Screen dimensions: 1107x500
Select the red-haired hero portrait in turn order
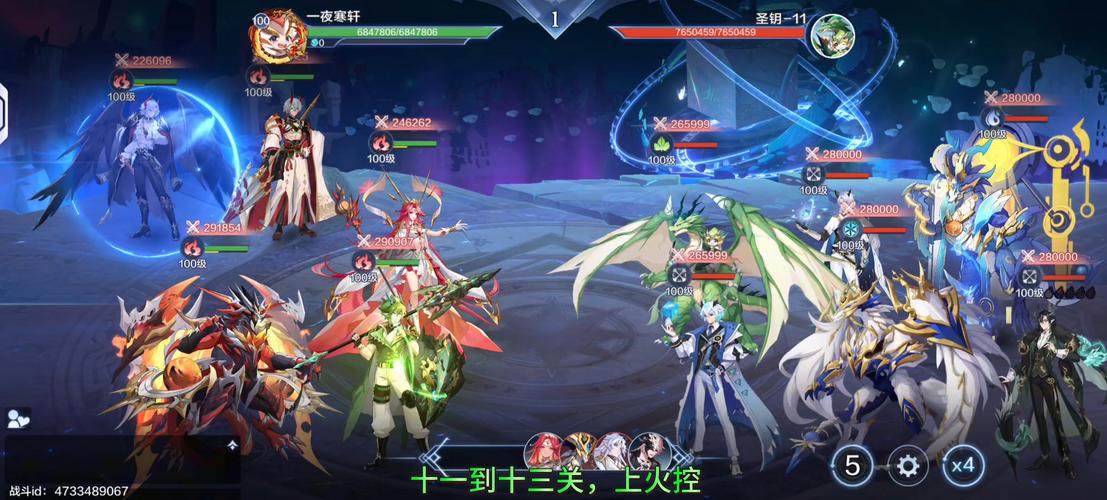point(543,451)
